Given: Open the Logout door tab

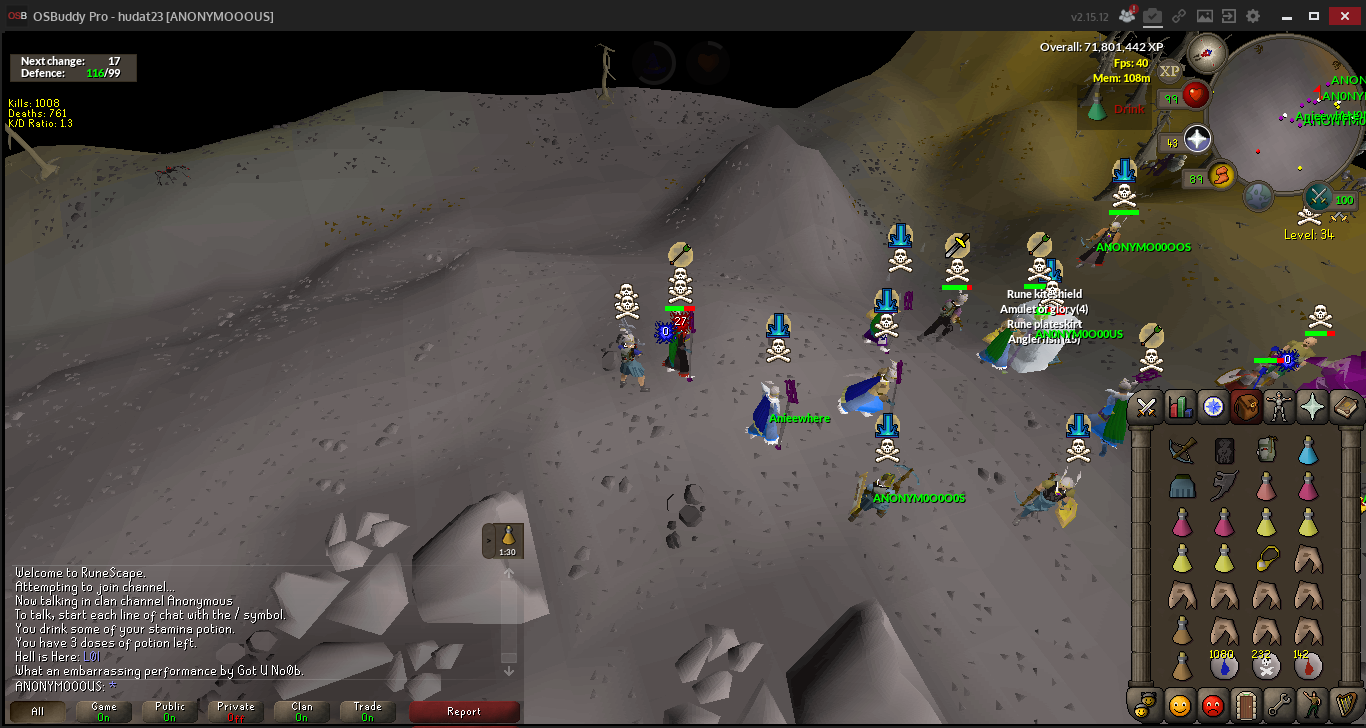Looking at the screenshot, I should tap(1244, 704).
